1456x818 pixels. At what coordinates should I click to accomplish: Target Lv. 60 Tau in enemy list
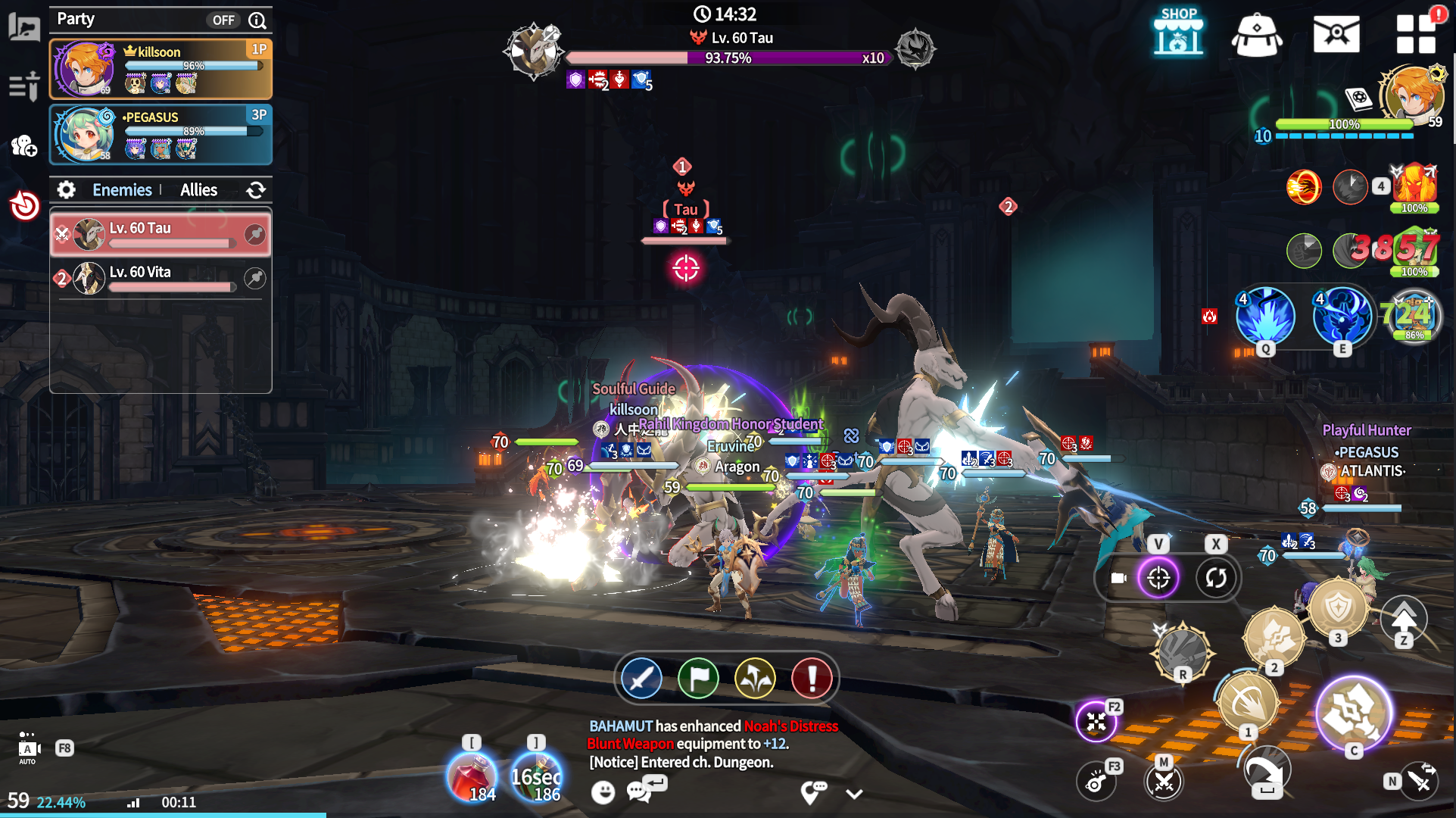tap(161, 235)
